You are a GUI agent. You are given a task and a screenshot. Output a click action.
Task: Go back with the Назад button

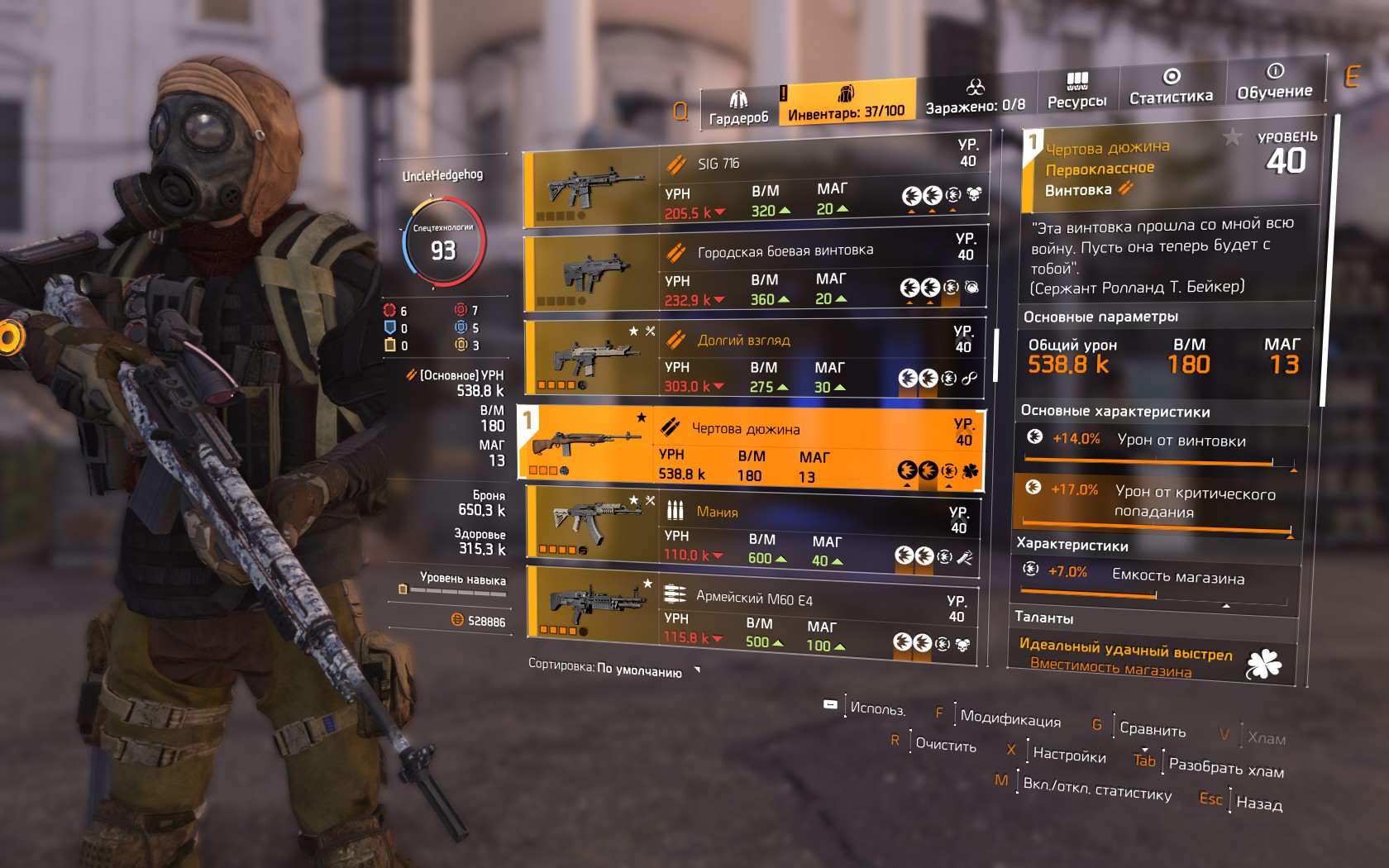[1258, 803]
